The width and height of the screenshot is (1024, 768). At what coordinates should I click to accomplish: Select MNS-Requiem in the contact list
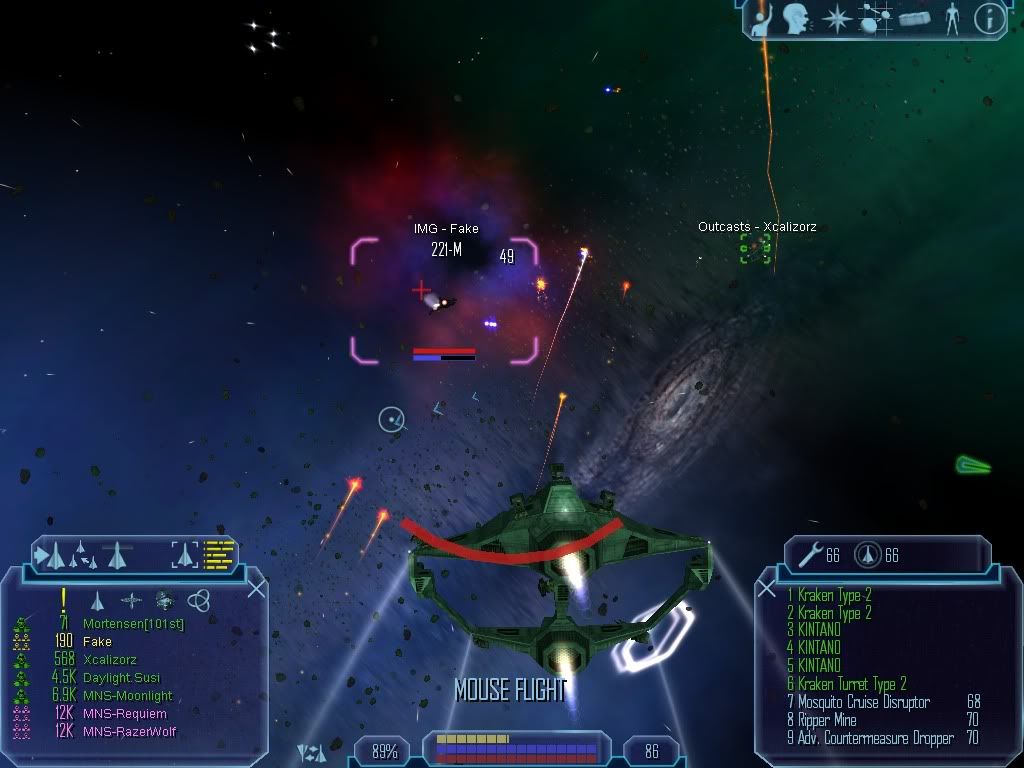point(125,714)
